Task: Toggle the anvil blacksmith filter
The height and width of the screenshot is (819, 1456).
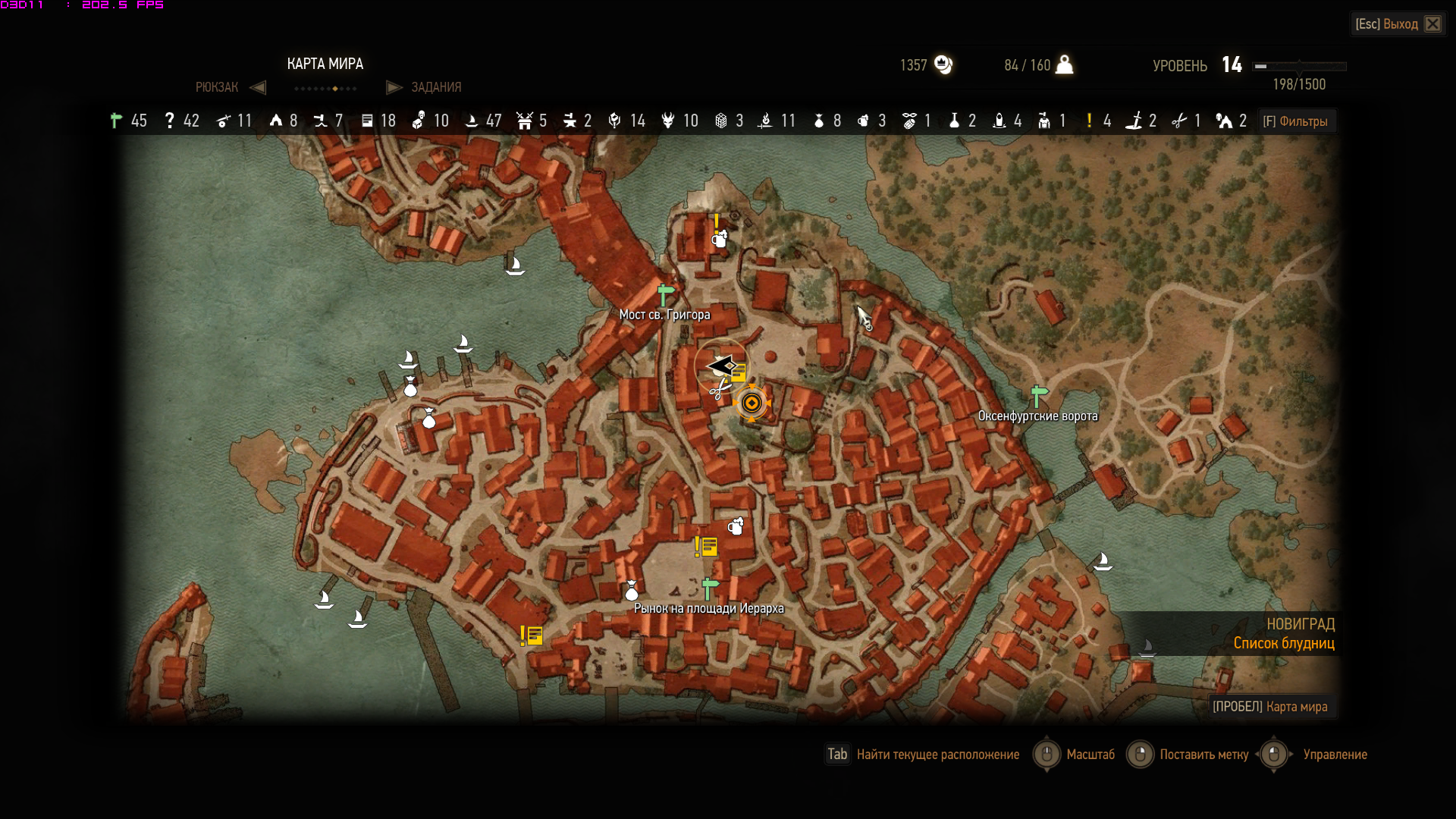Action: point(570,121)
